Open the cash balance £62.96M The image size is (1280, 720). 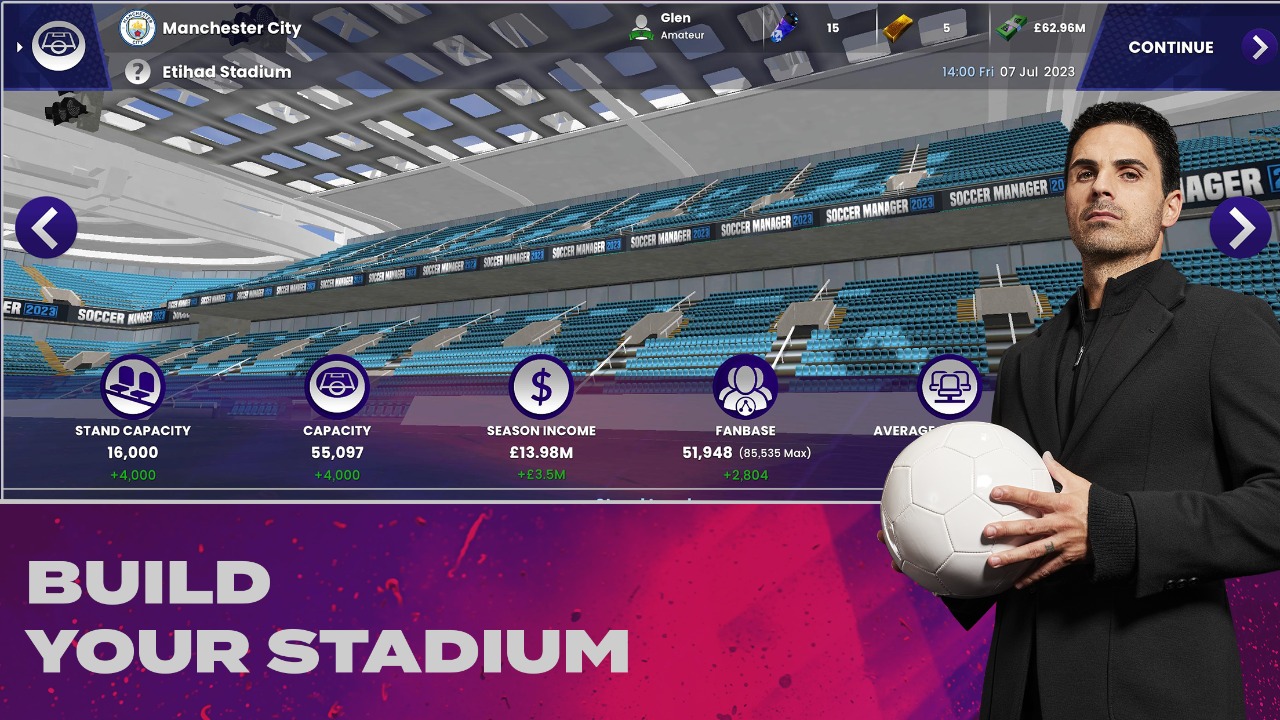[1040, 28]
